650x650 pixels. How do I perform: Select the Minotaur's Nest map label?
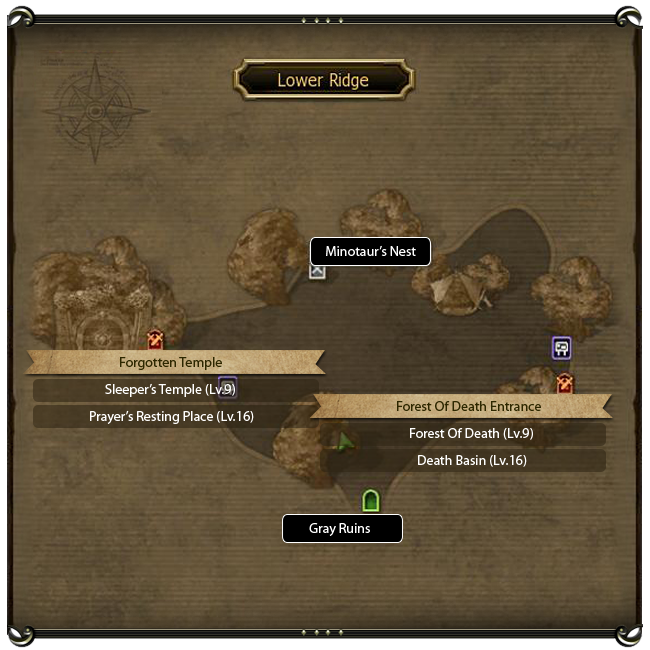click(x=370, y=252)
